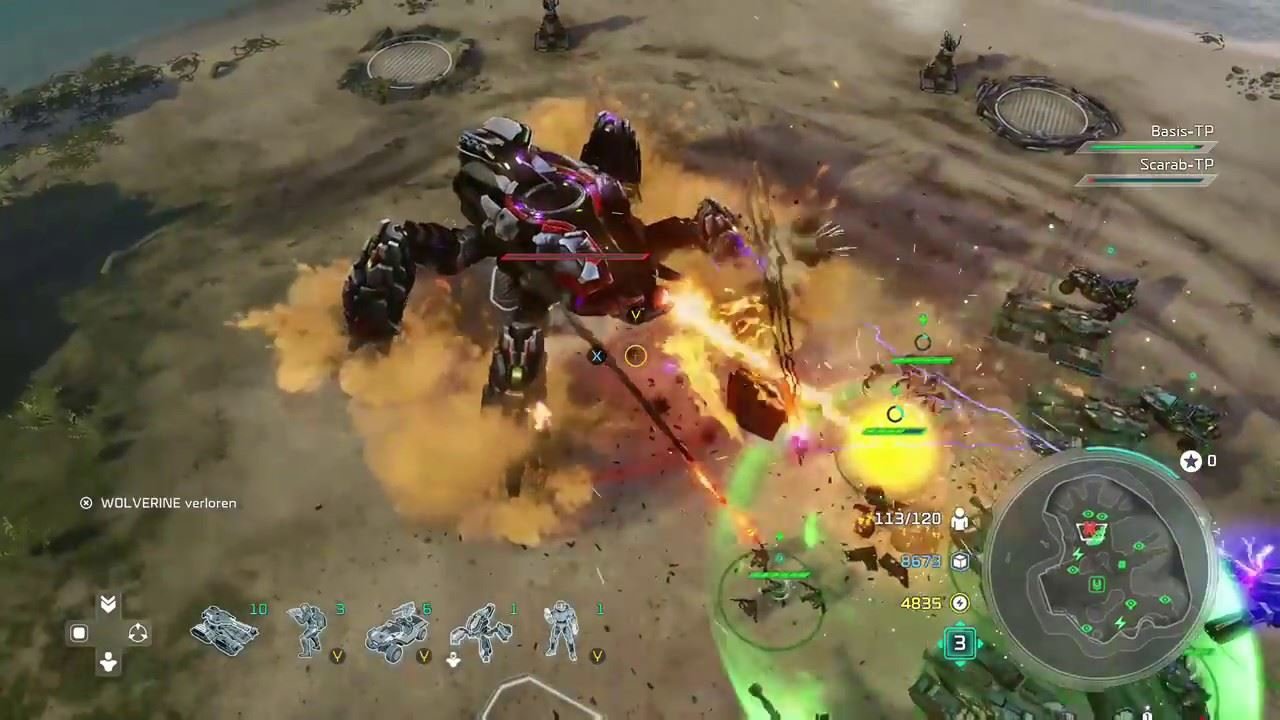Select the Basis-TP health bar entry

[x=1181, y=131]
